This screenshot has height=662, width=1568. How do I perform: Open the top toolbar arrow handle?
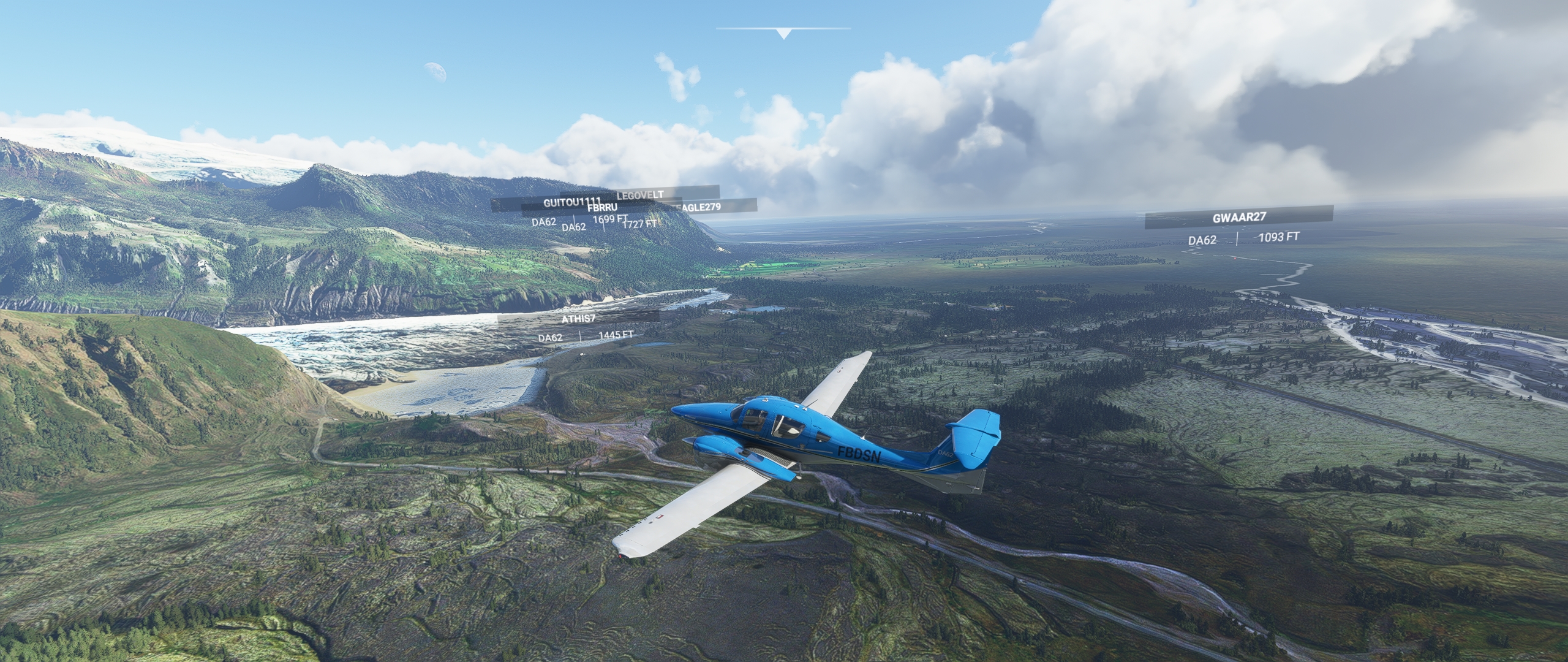(783, 34)
